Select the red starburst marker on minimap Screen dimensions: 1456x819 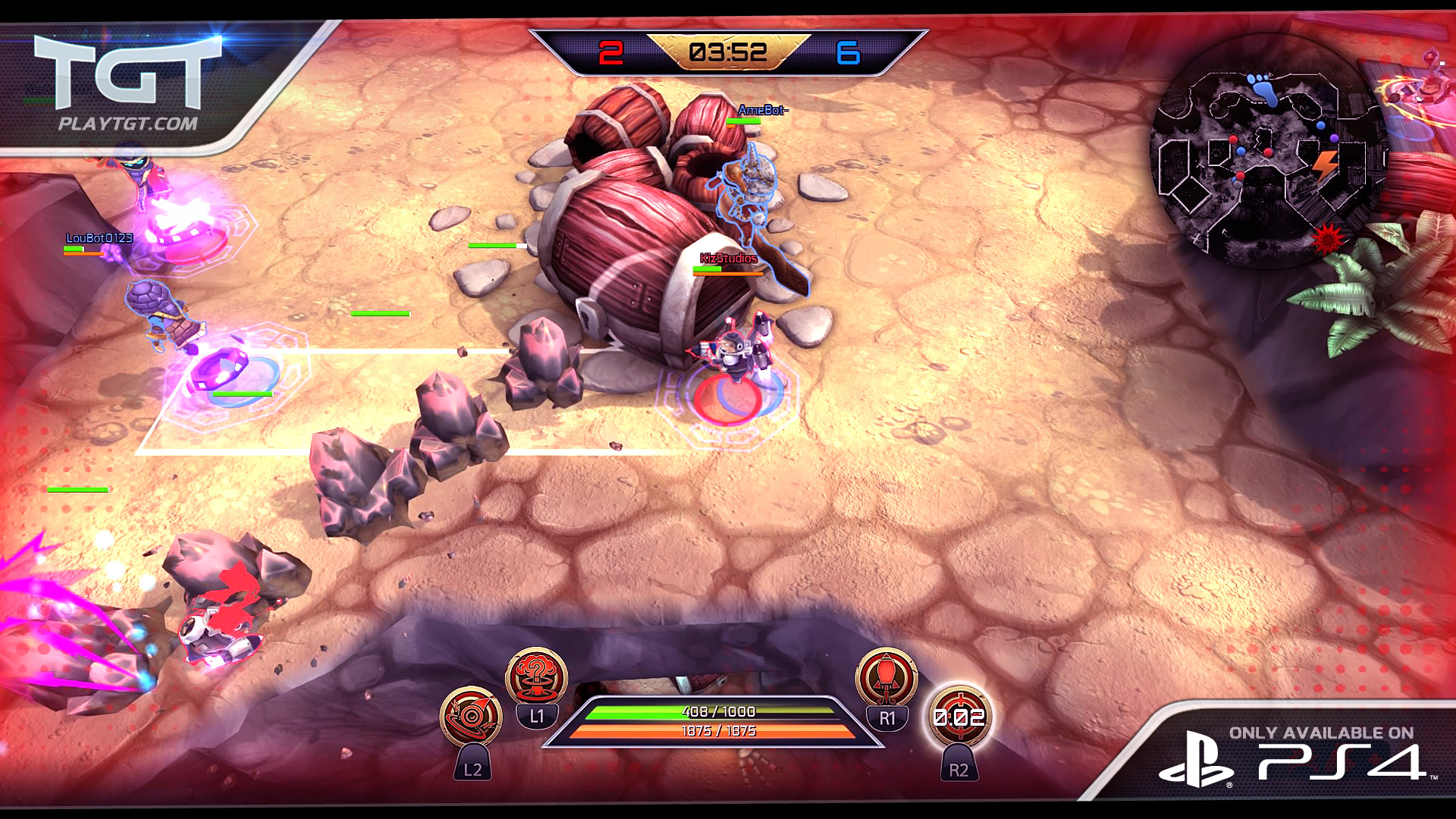pos(1326,238)
